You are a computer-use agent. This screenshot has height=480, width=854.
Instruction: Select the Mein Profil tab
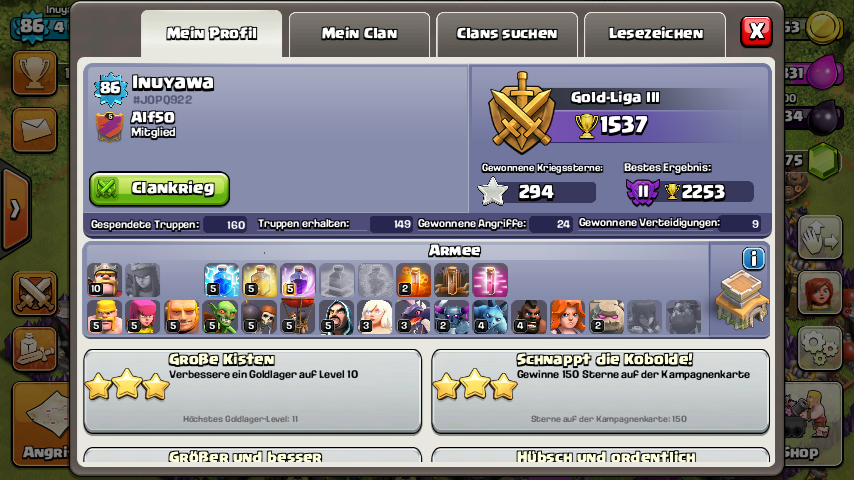point(212,34)
